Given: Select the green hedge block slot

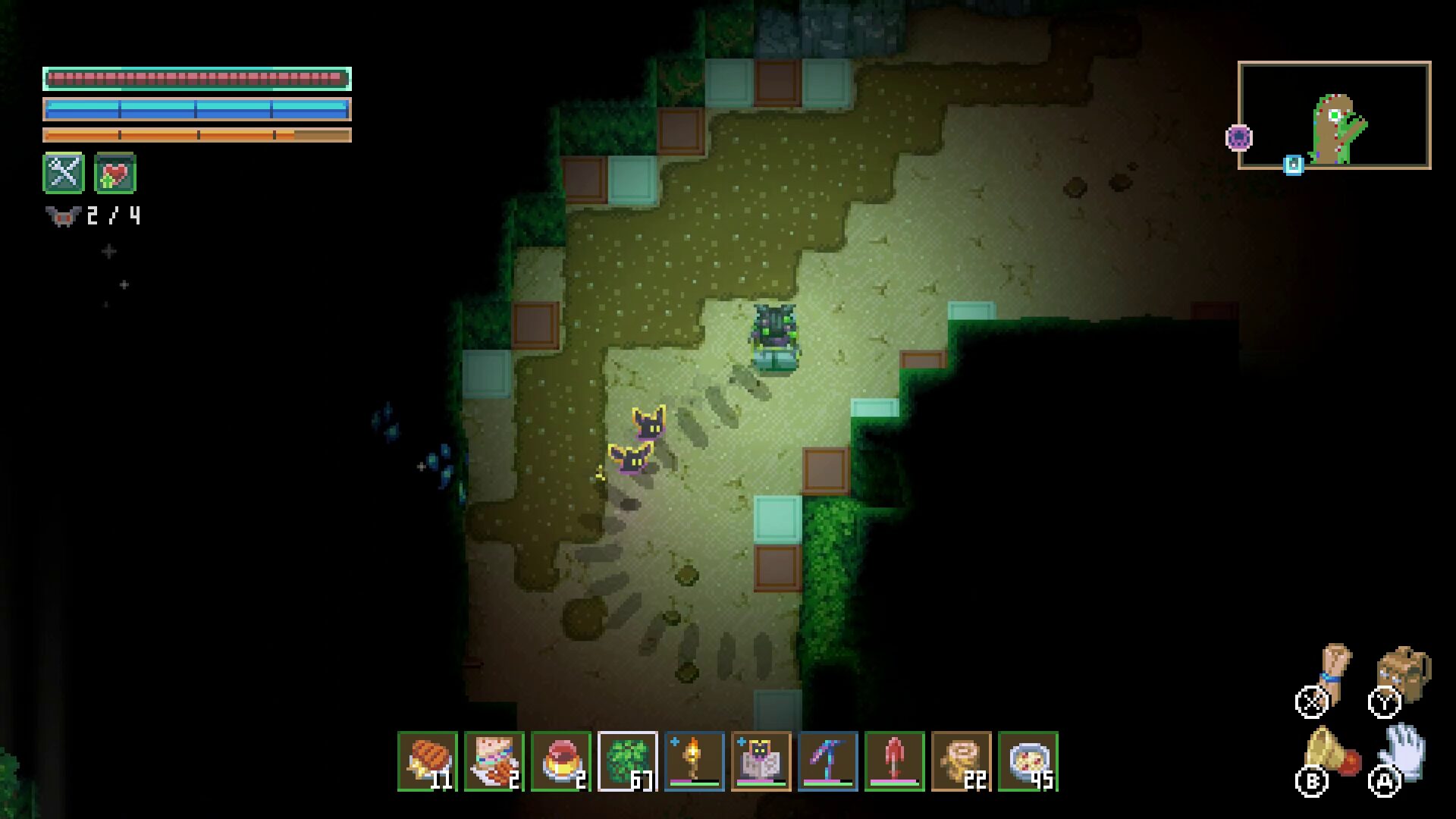Looking at the screenshot, I should click(628, 761).
